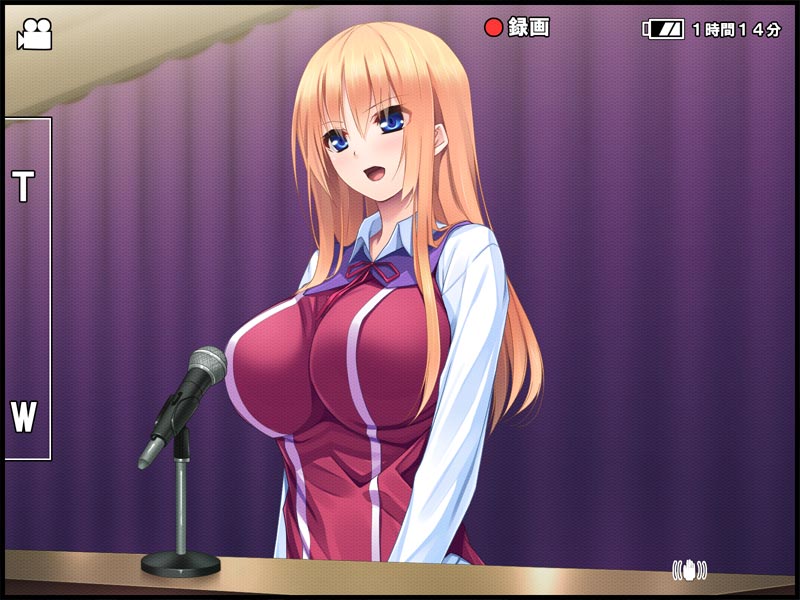
Task: Click the W wide-angle zoom label
Action: click(23, 416)
